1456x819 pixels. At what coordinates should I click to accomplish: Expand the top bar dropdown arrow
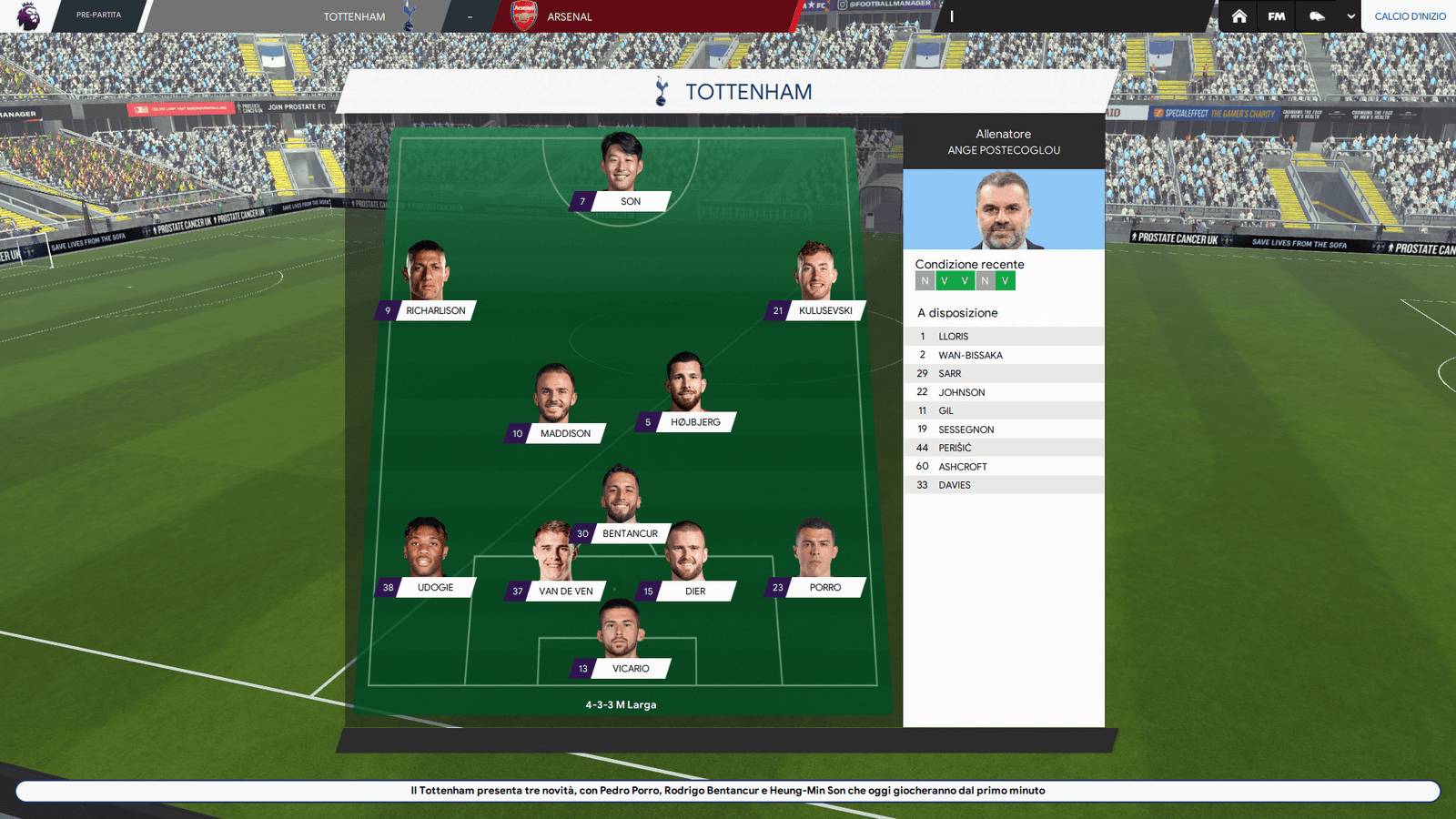tap(1350, 16)
